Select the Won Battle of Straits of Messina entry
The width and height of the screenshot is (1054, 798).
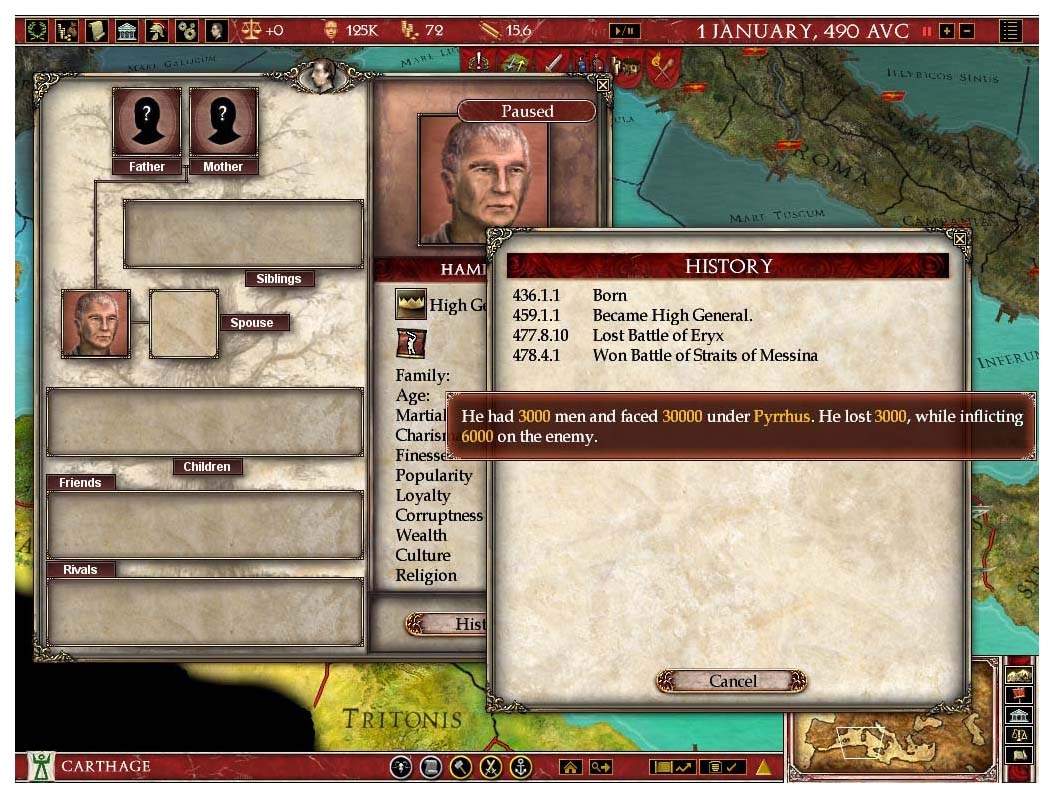pyautogui.click(x=704, y=355)
